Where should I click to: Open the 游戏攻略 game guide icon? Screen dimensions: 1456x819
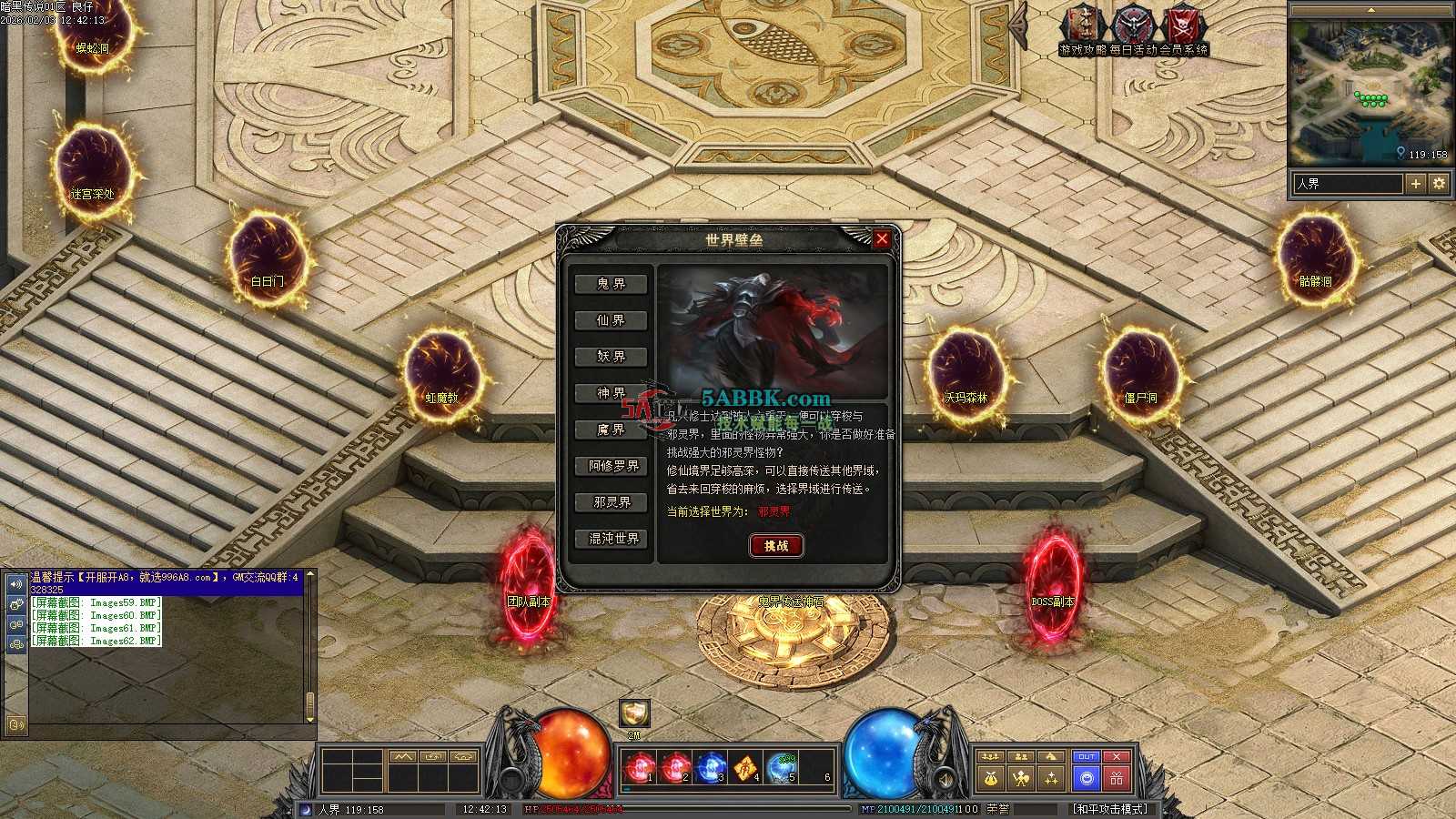pos(1082,25)
